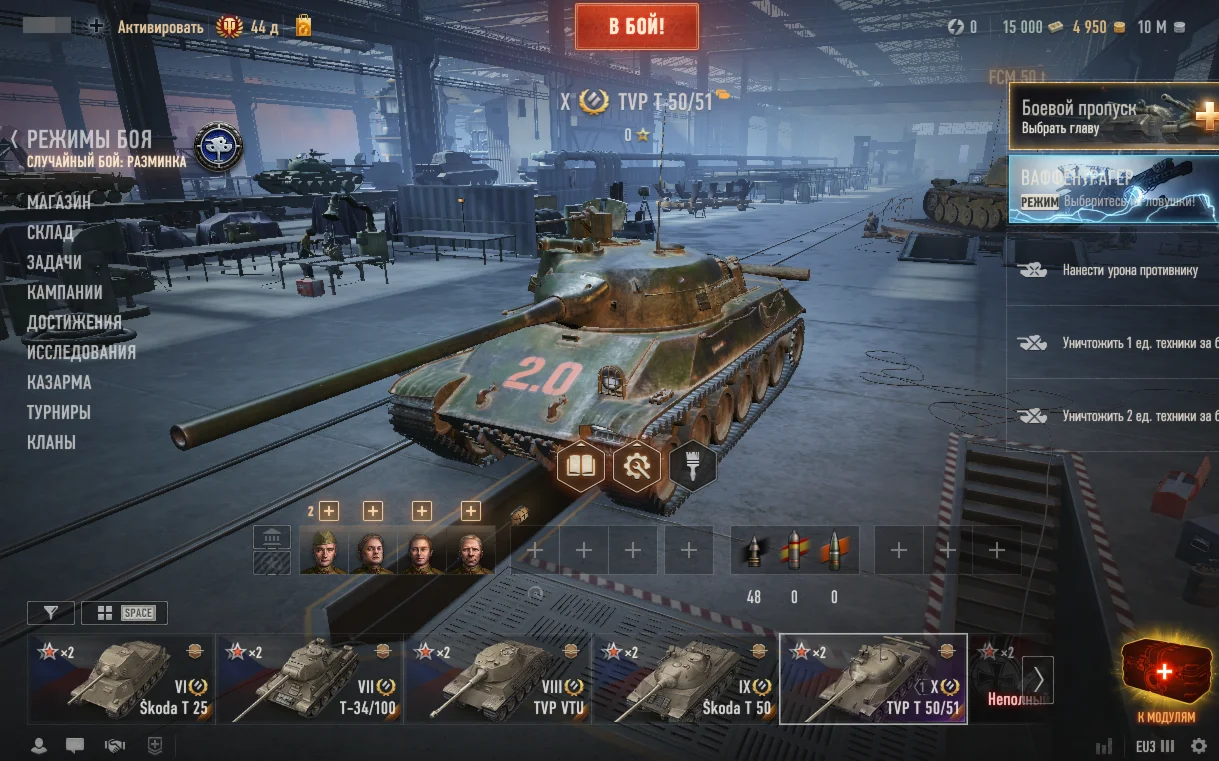Choose the TVP VTU tank card
The image size is (1219, 761).
[497, 679]
